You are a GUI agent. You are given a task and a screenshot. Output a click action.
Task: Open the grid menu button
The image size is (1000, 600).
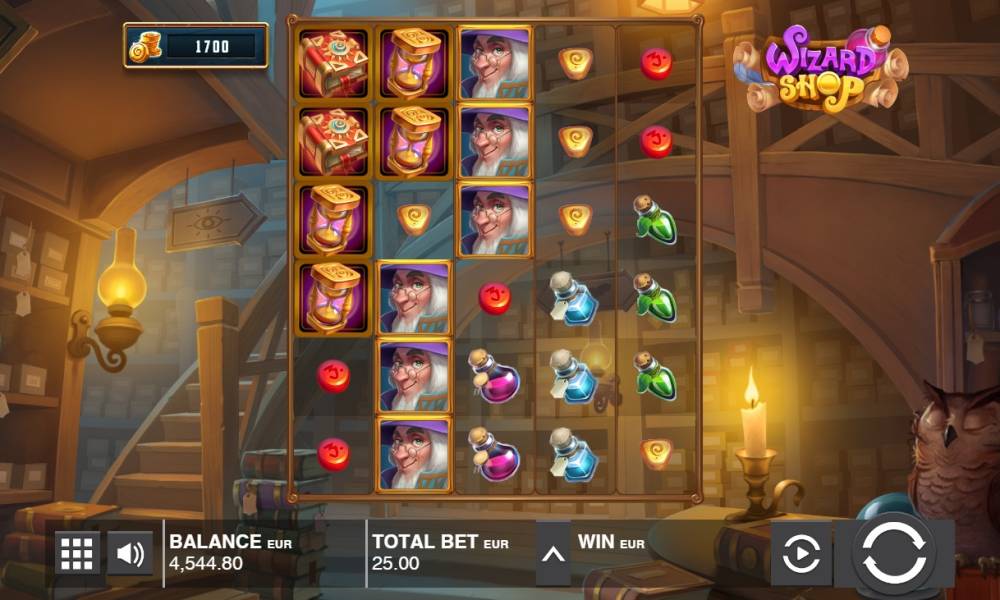coord(78,553)
